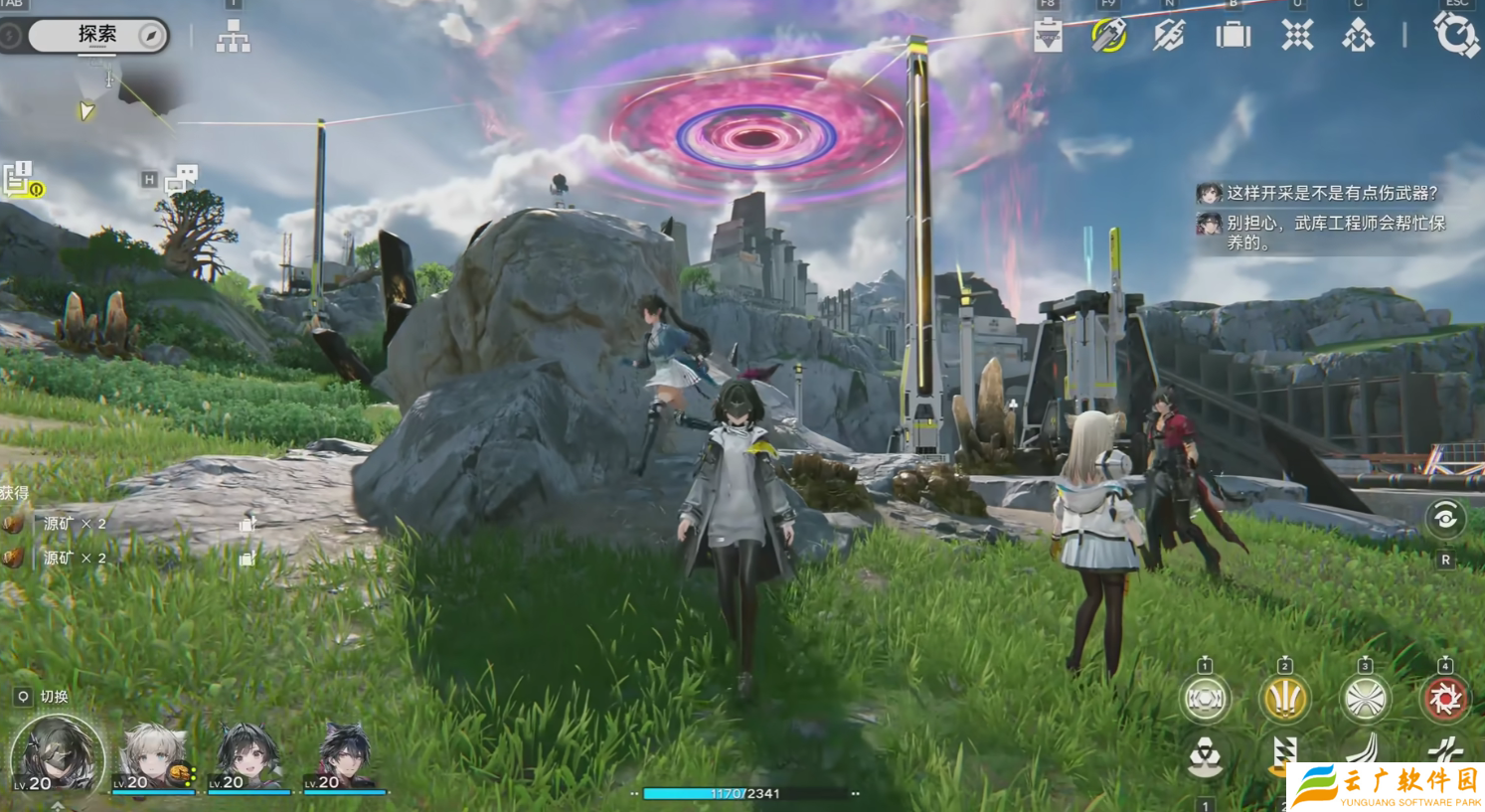Open the diamond cluster operator icon

[x=1358, y=37]
